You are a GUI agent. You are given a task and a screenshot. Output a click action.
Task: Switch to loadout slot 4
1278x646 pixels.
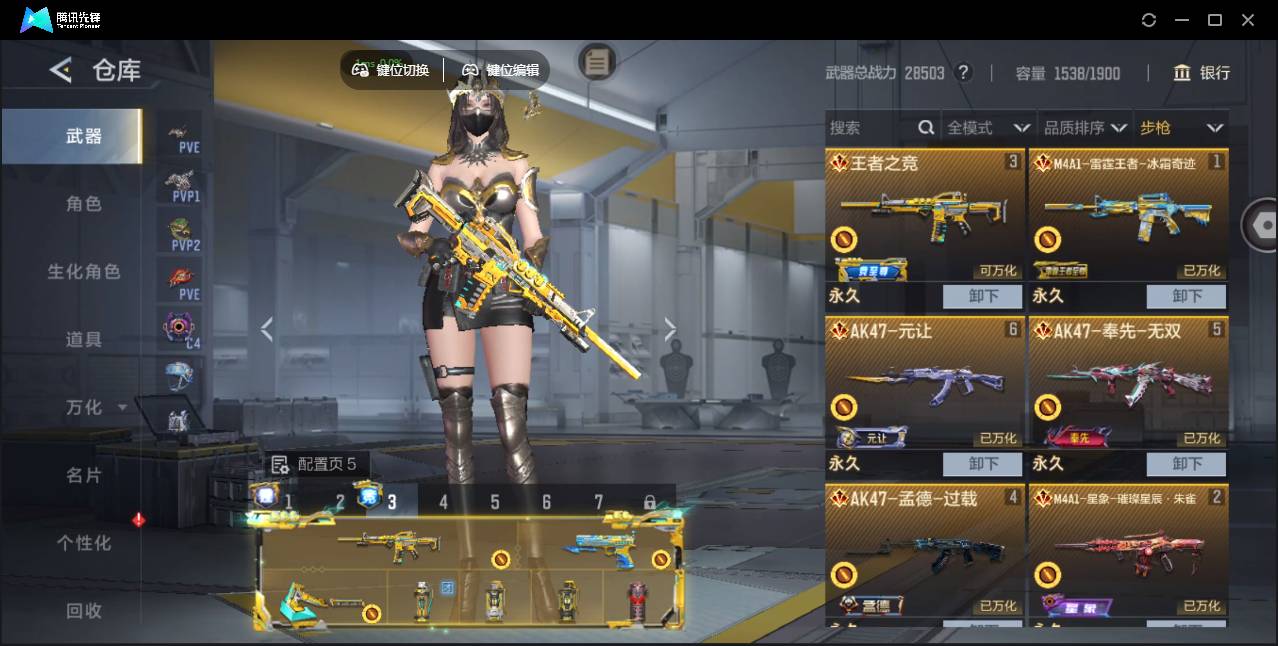click(444, 502)
